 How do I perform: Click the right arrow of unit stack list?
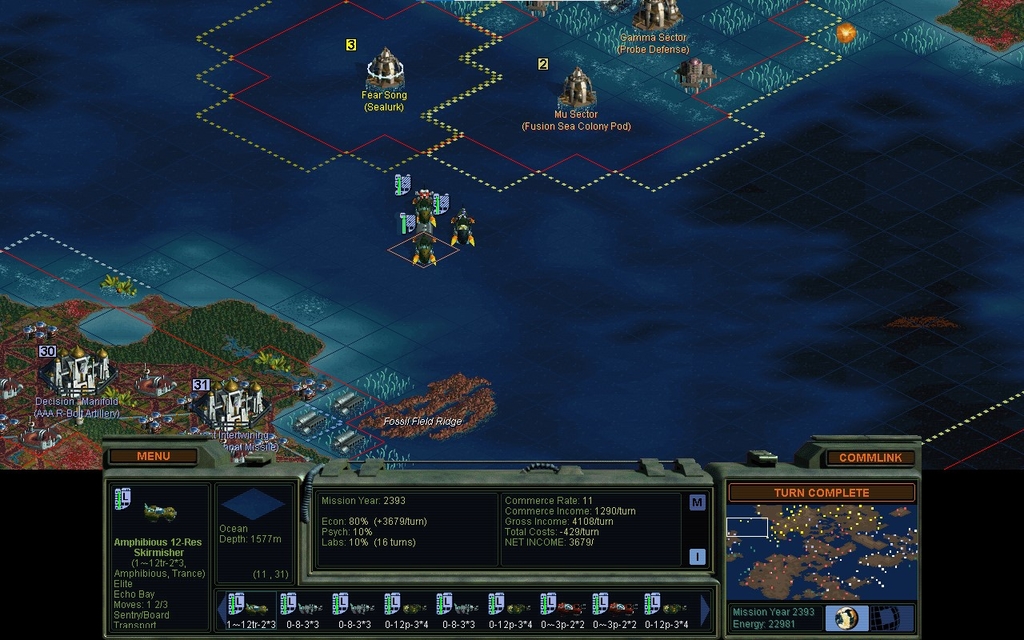706,609
